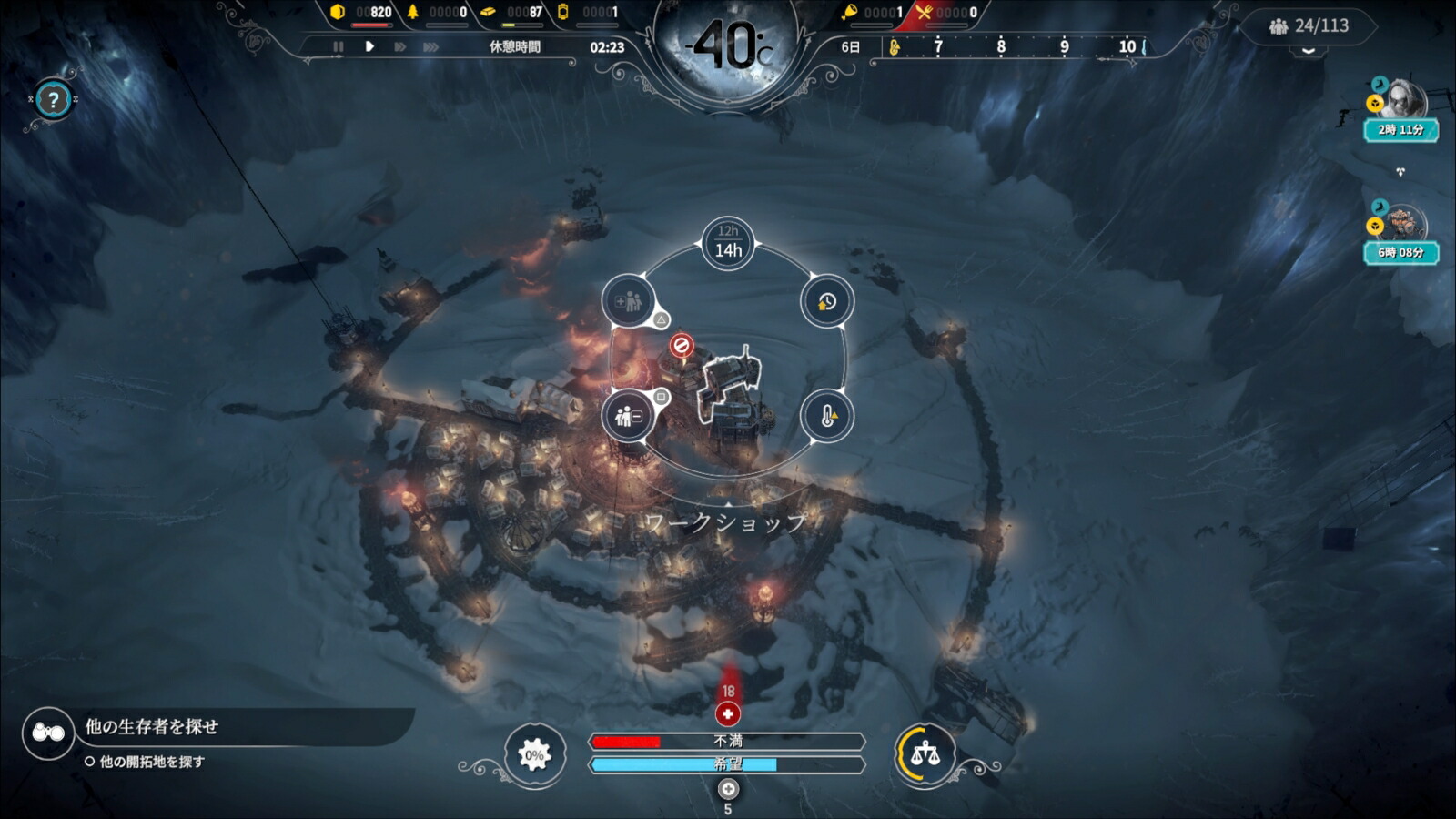Open the Book of Laws scales icon
Screen dimensions: 1456x819
pos(925,753)
